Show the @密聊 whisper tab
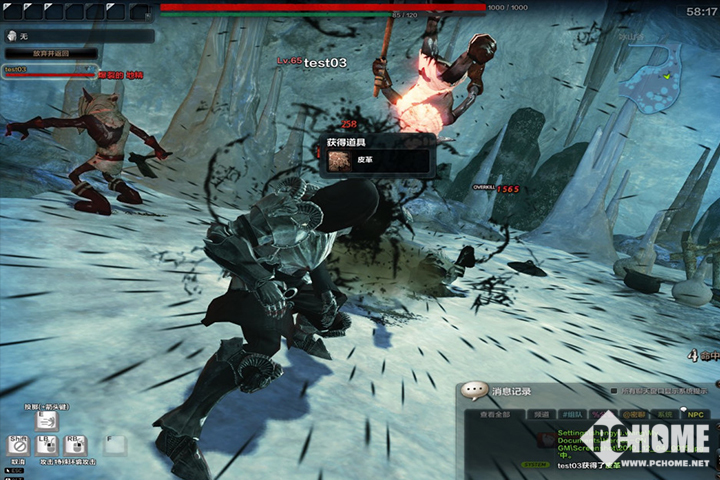Viewport: 720px width, 480px height. point(632,413)
